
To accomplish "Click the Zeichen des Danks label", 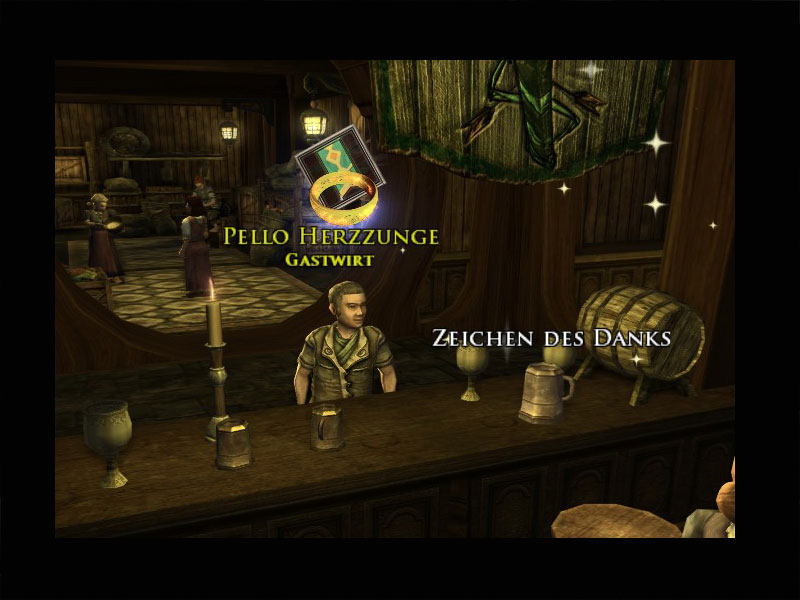I will 551,338.
